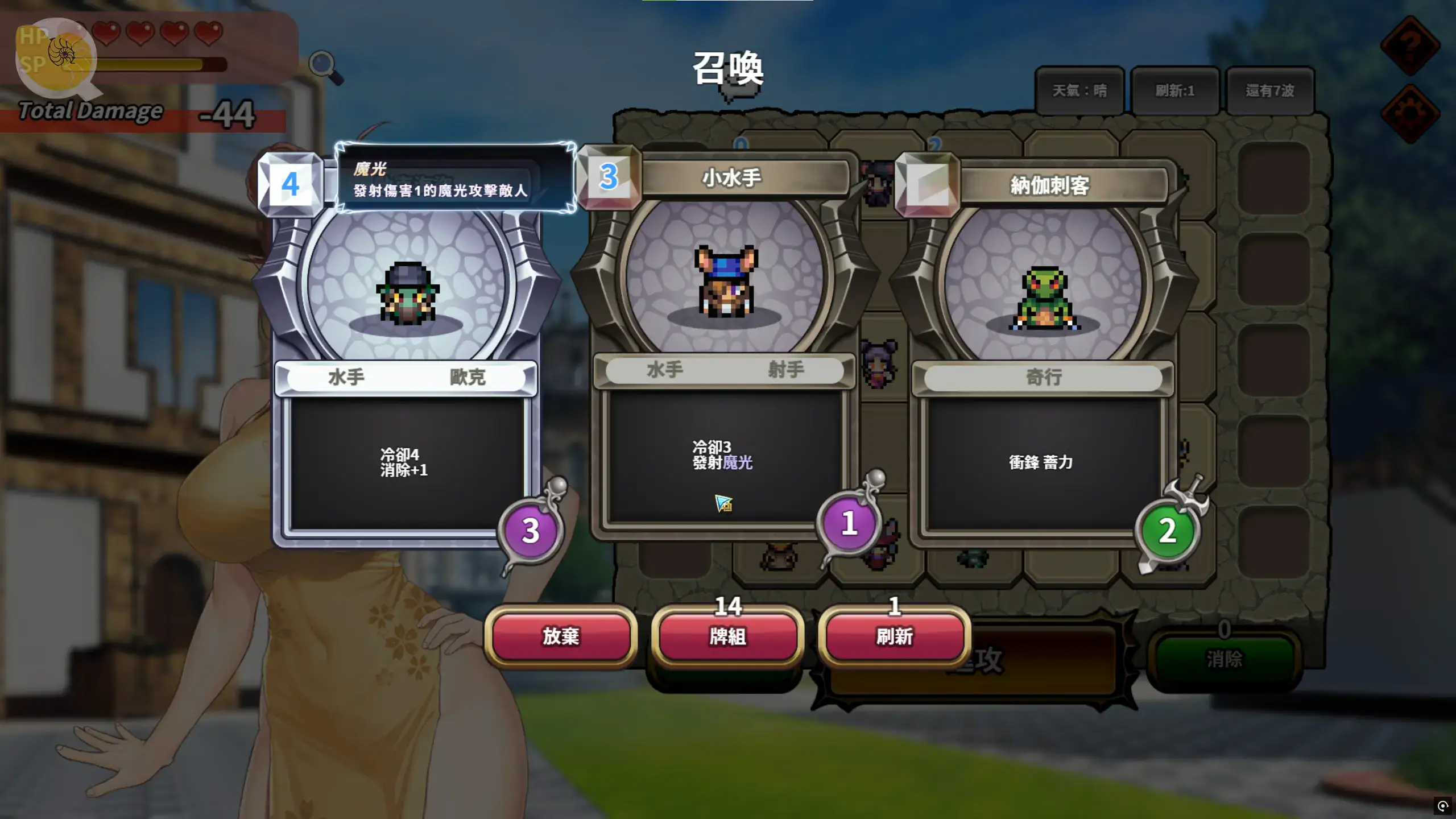Screen dimensions: 1456x819
Task: Open the question mark help icon
Action: click(1410, 44)
